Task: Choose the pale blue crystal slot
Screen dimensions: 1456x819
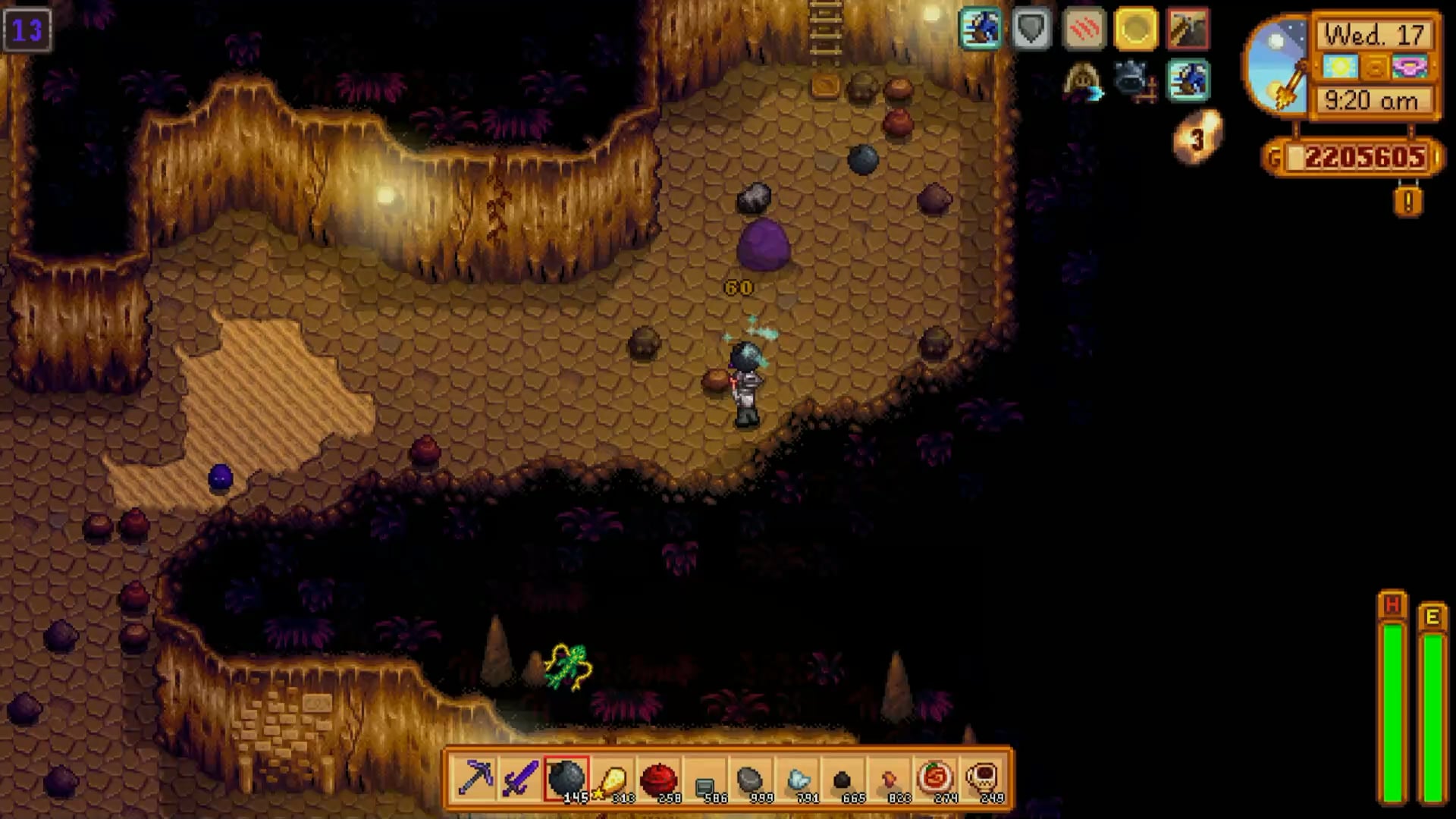Action: tap(796, 778)
